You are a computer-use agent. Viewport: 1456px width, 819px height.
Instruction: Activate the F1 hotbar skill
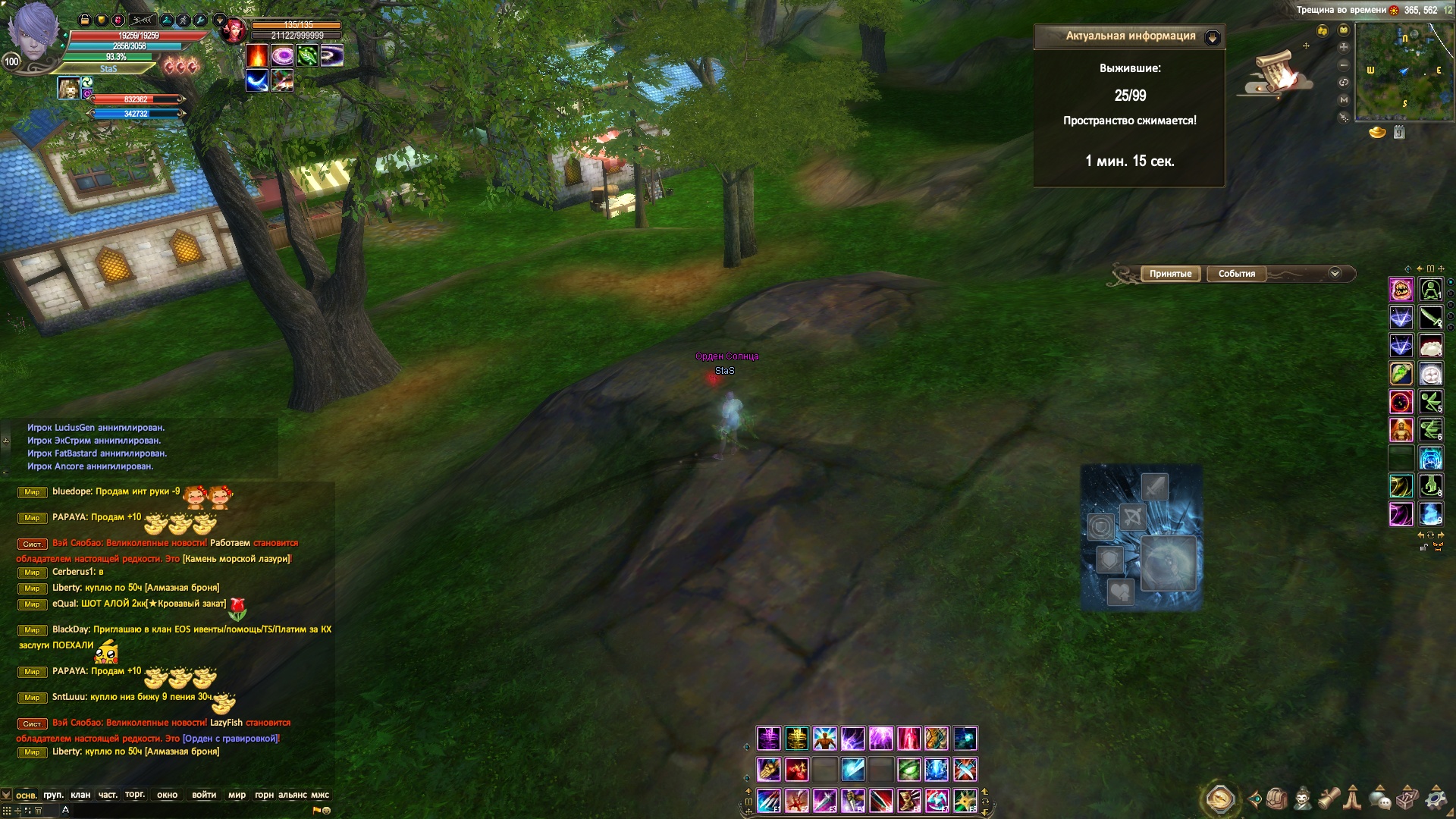[768, 800]
